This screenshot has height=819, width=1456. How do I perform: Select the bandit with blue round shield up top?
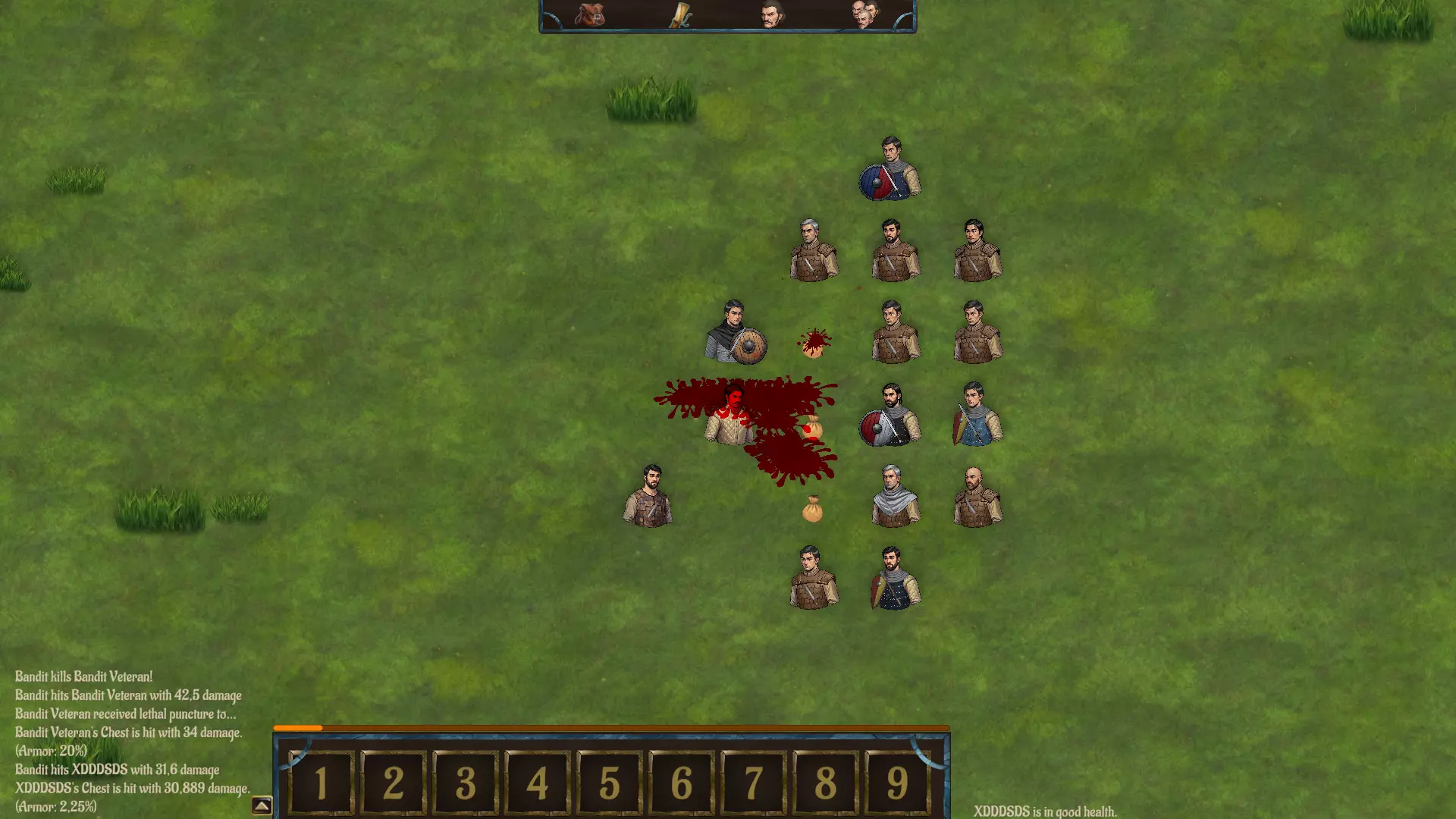pyautogui.click(x=891, y=171)
